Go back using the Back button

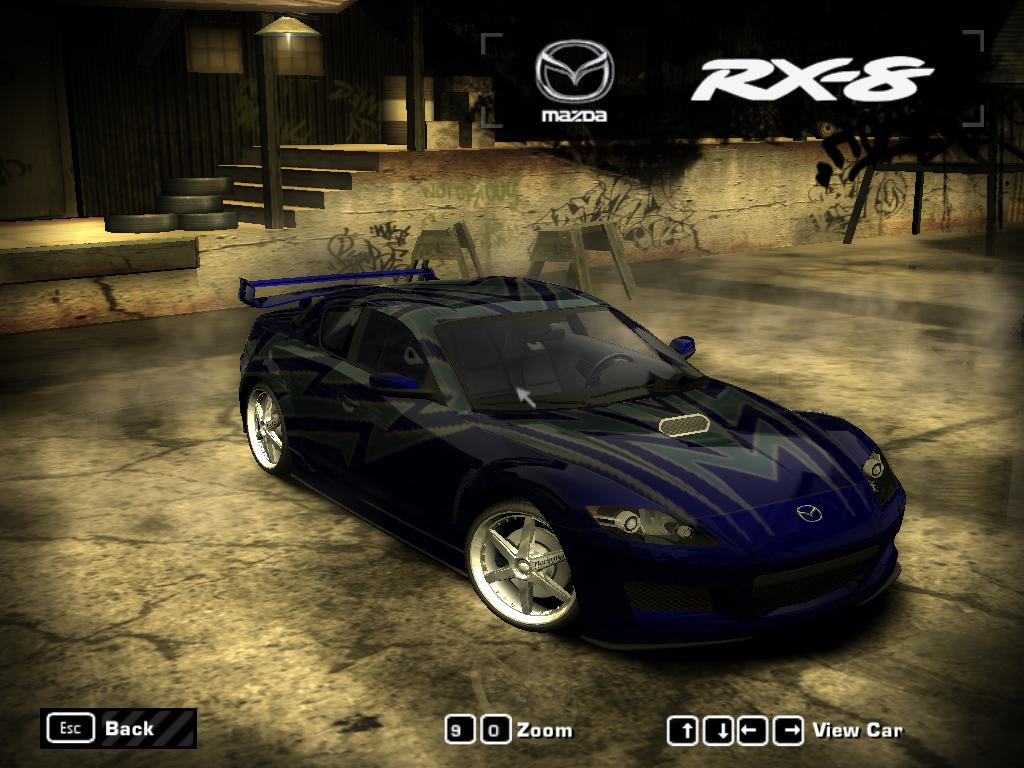pyautogui.click(x=118, y=728)
